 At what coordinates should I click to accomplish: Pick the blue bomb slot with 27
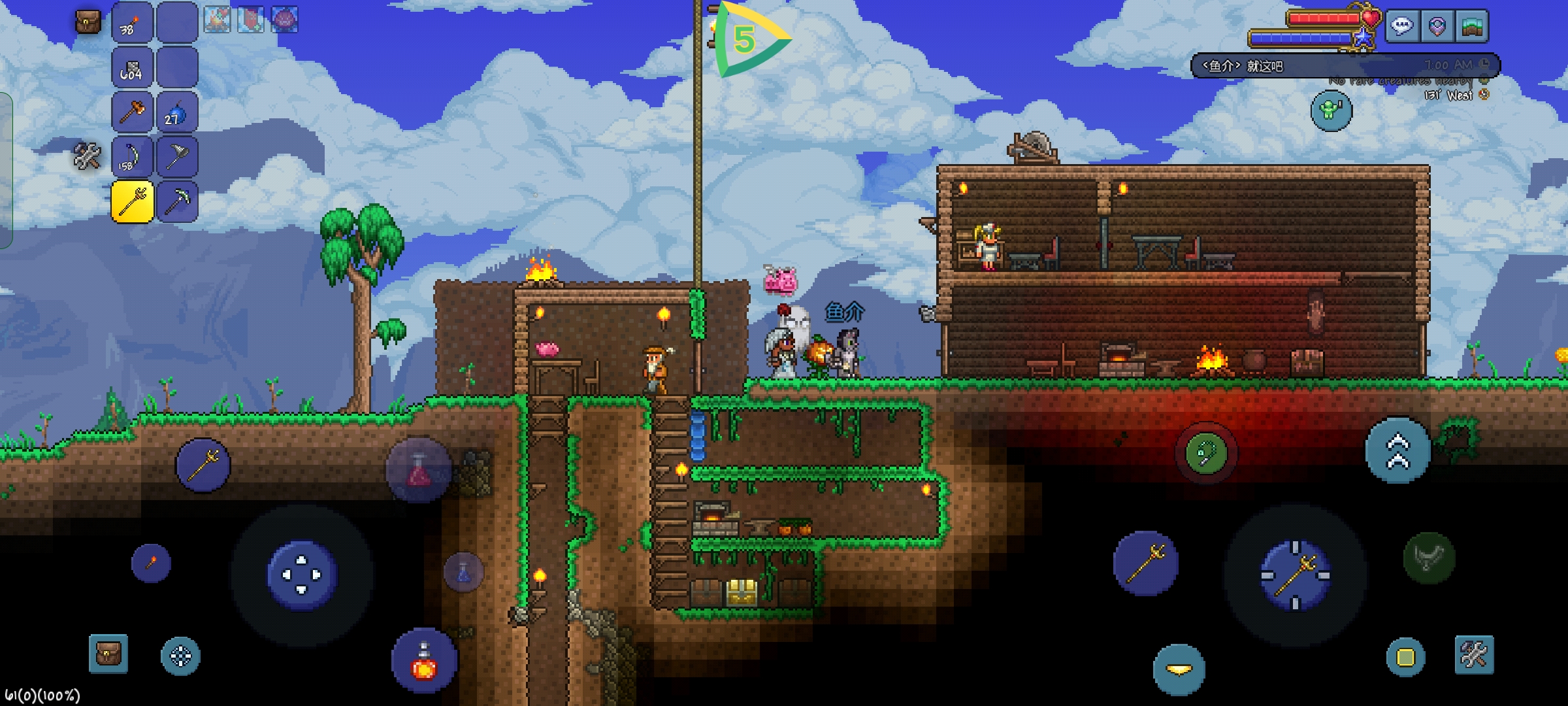pos(177,112)
